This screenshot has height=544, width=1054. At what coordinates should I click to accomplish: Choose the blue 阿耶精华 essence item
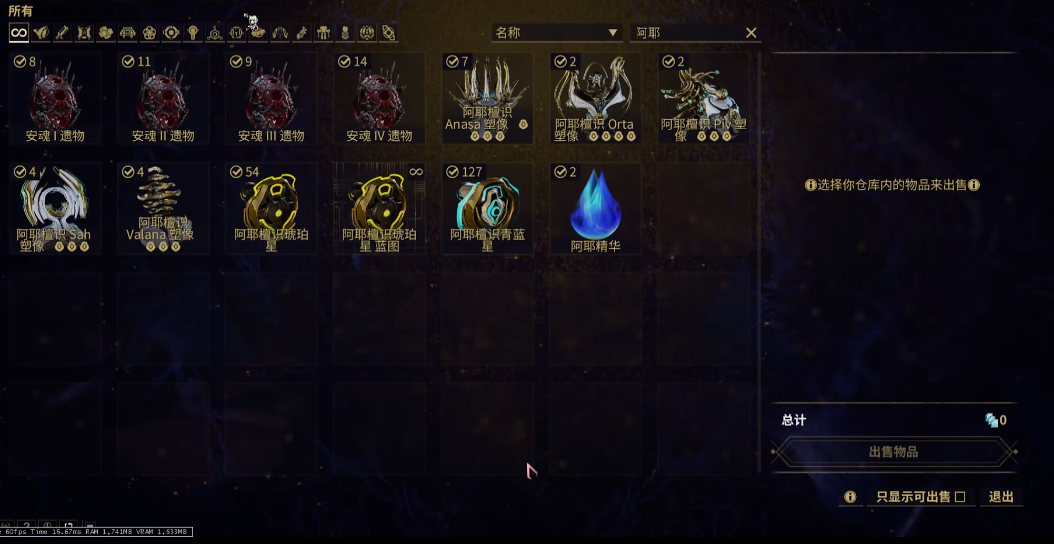tap(595, 209)
